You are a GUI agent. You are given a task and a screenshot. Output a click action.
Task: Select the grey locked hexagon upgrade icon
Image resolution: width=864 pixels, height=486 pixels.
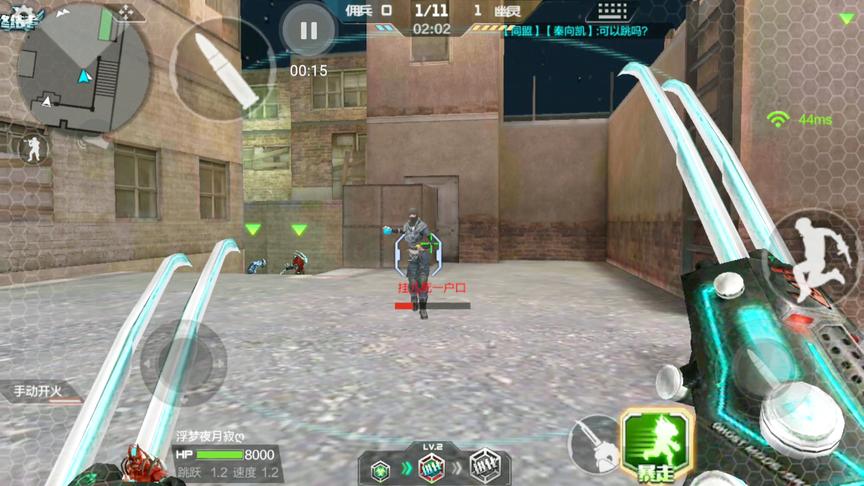pyautogui.click(x=484, y=467)
